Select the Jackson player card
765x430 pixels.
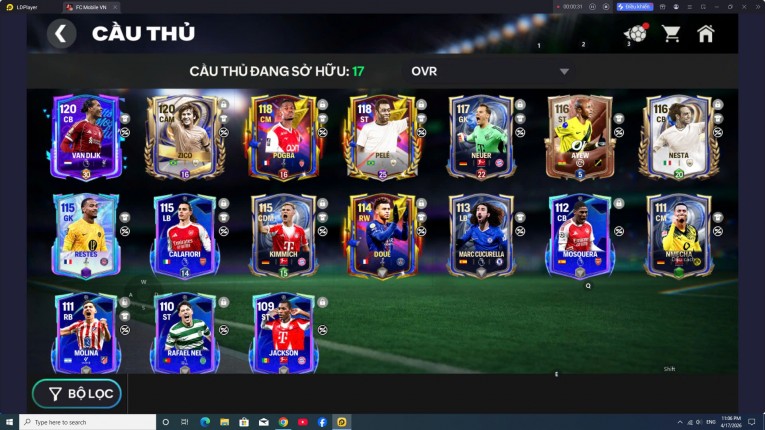coord(283,334)
